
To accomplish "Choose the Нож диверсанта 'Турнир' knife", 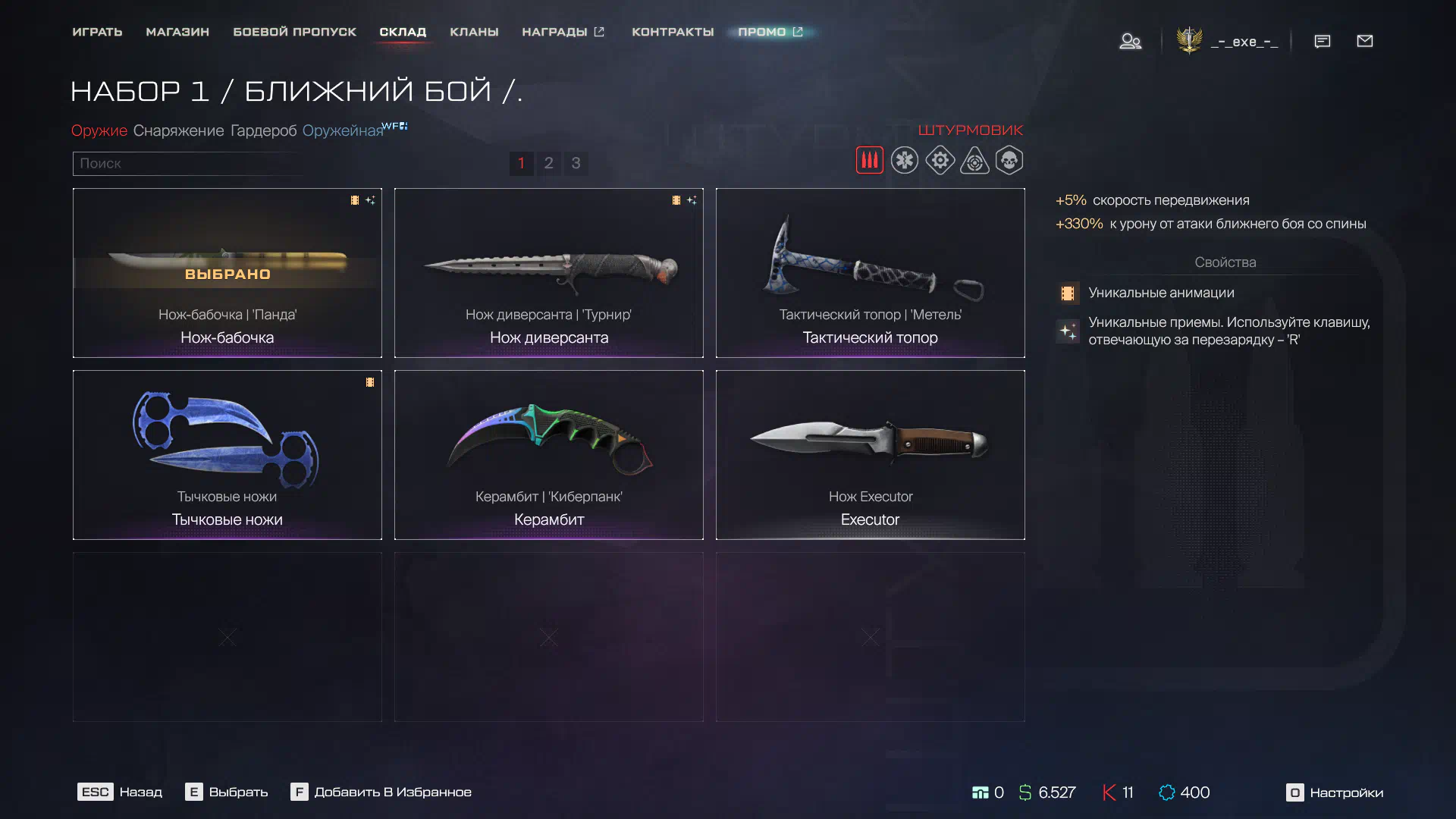I will [548, 273].
